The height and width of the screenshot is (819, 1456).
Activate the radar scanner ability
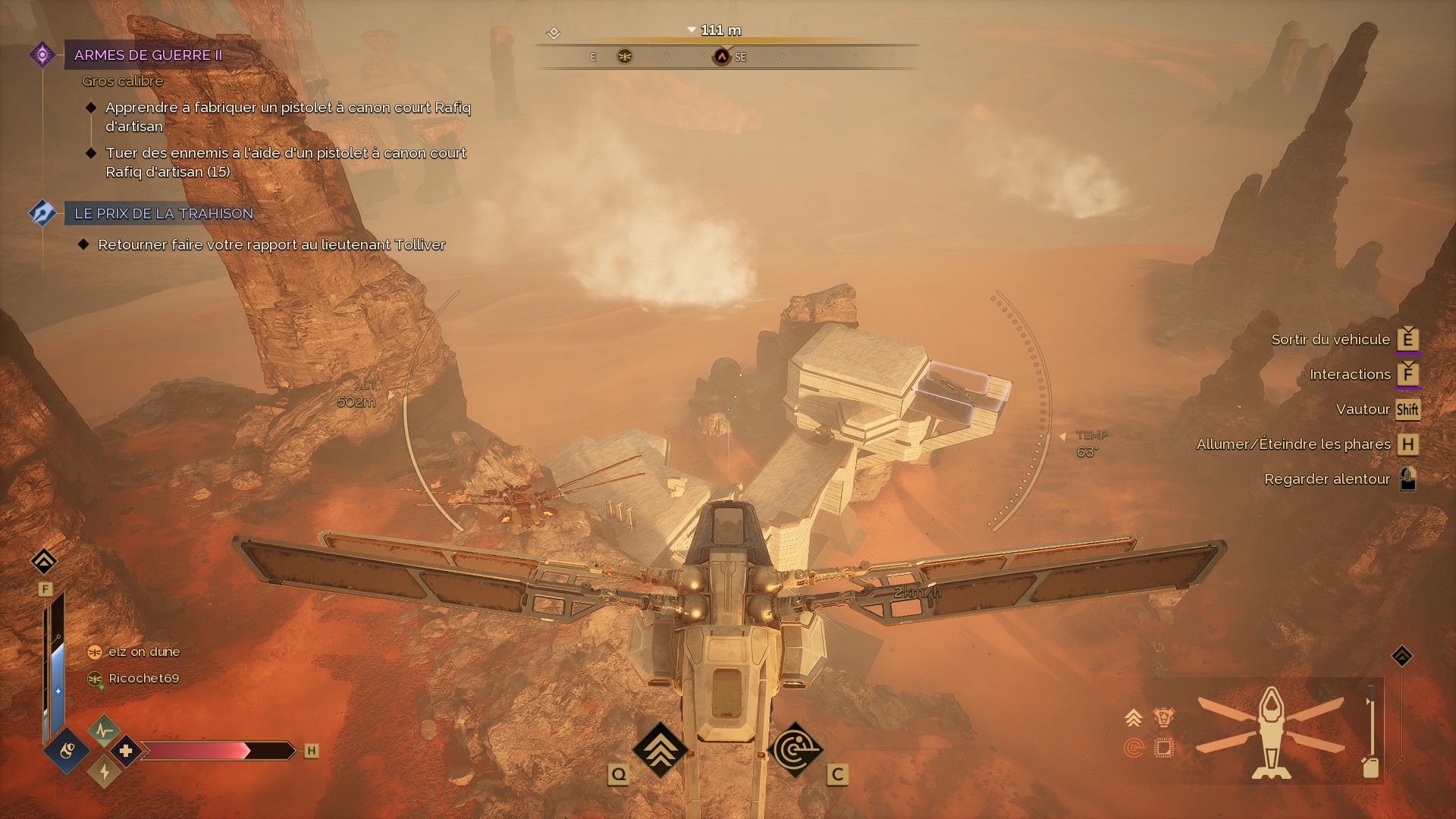pos(795,750)
